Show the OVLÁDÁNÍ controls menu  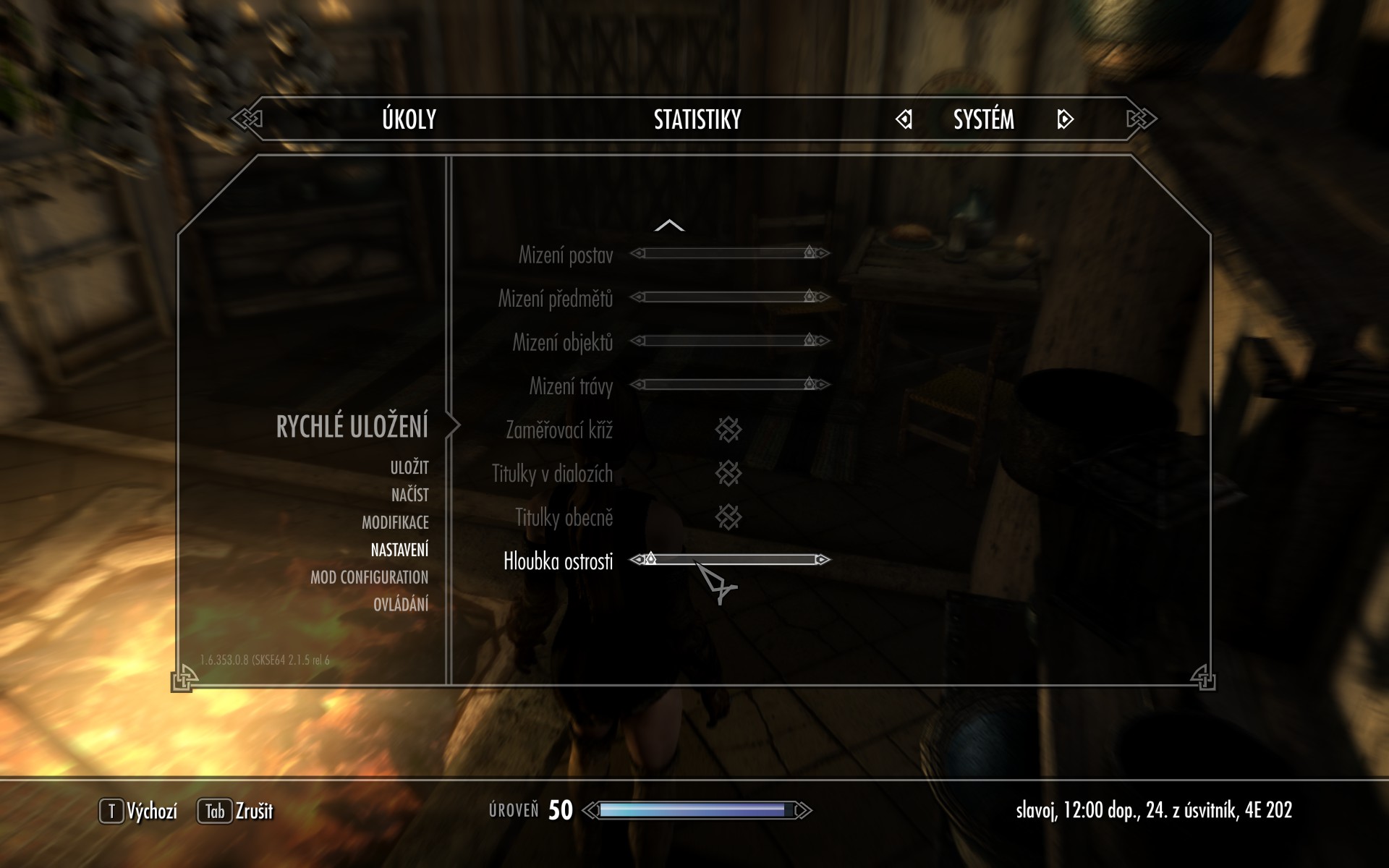pyautogui.click(x=401, y=605)
